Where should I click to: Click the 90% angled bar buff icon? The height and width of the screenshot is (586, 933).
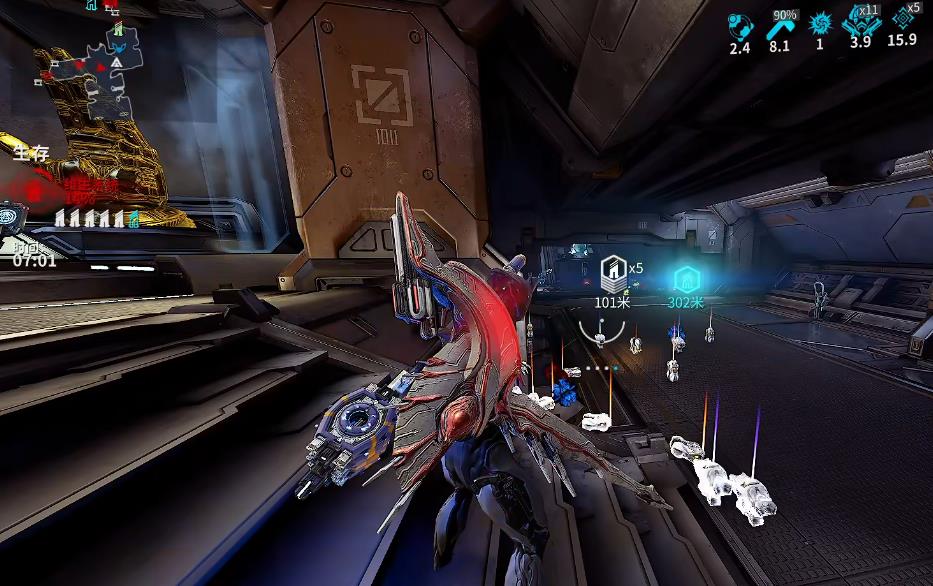(x=780, y=26)
